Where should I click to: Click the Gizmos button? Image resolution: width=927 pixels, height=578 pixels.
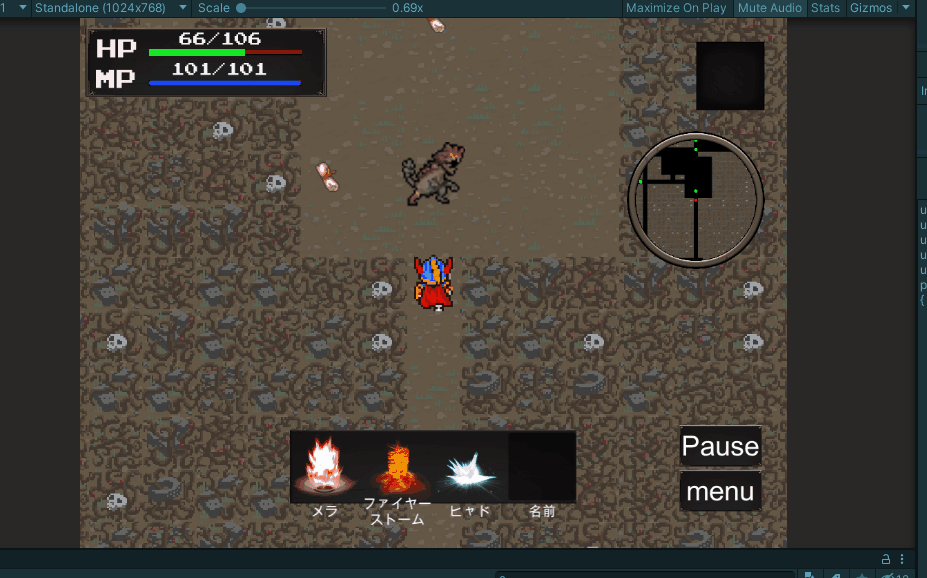(x=871, y=8)
